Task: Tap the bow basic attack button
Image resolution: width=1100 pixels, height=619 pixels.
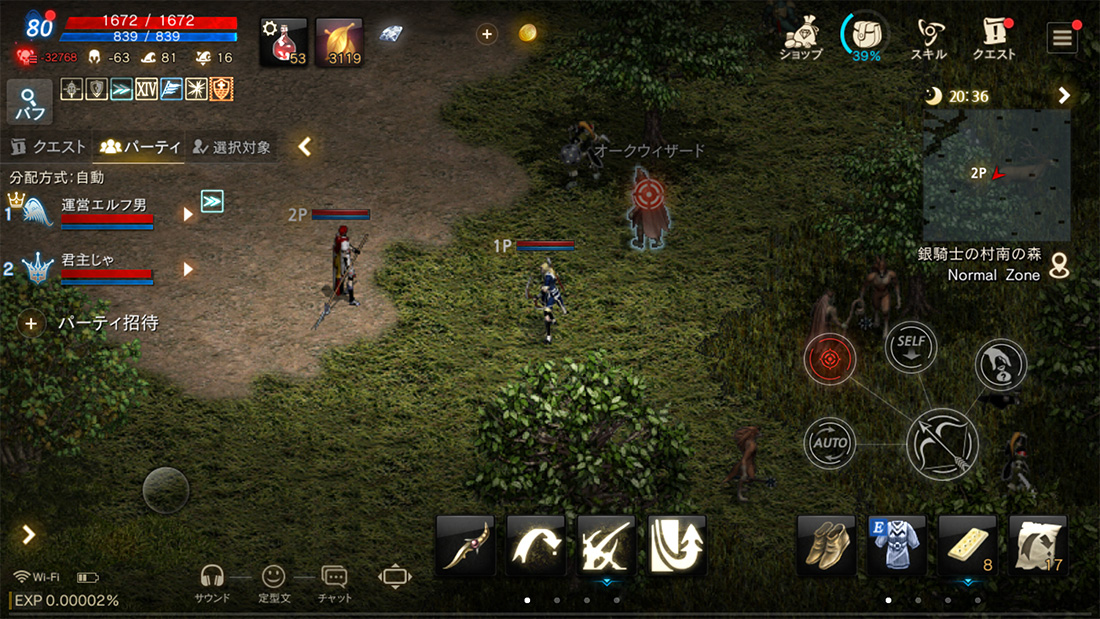Action: pyautogui.click(x=941, y=443)
